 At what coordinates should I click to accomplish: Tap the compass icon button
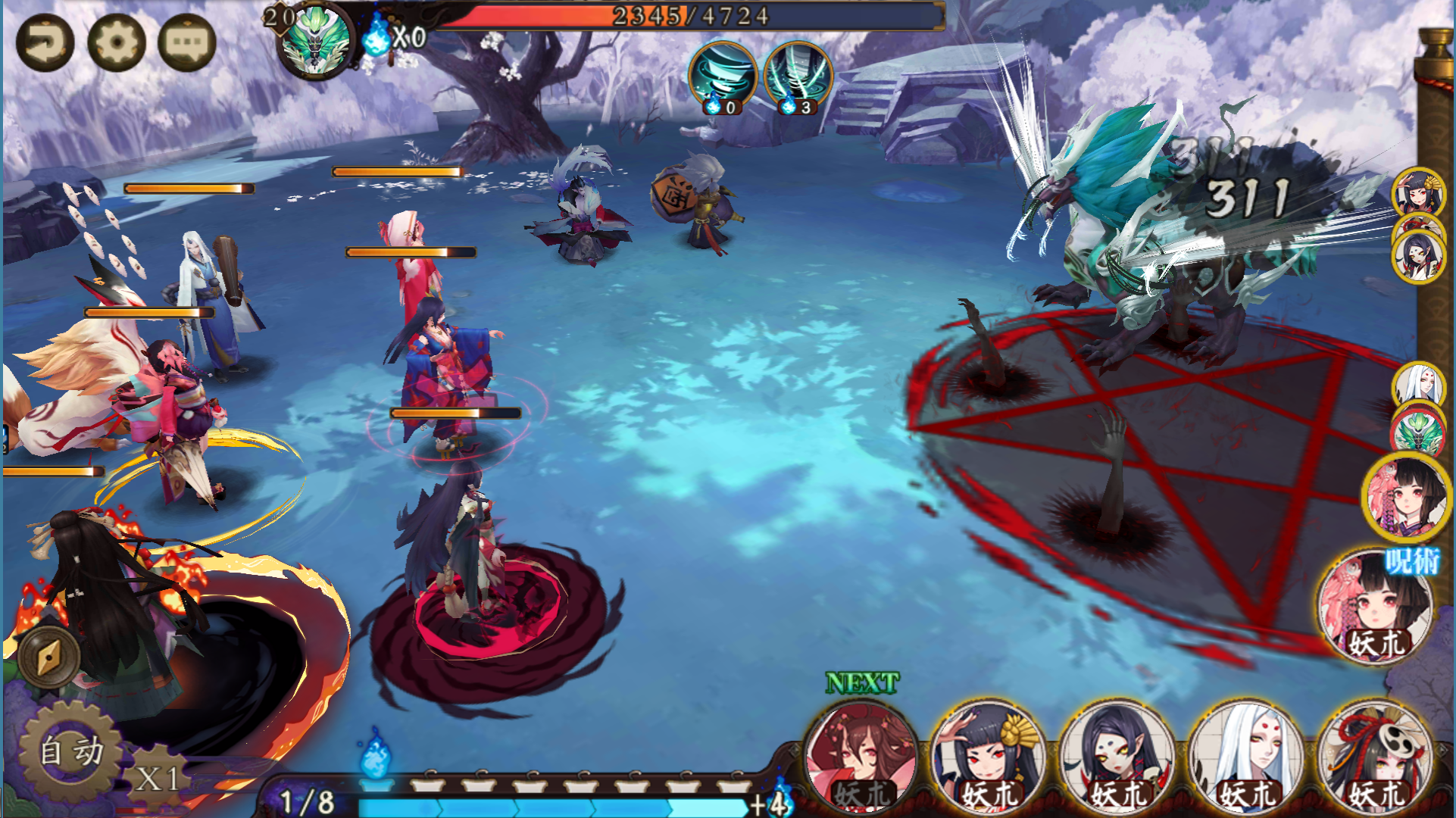50,656
